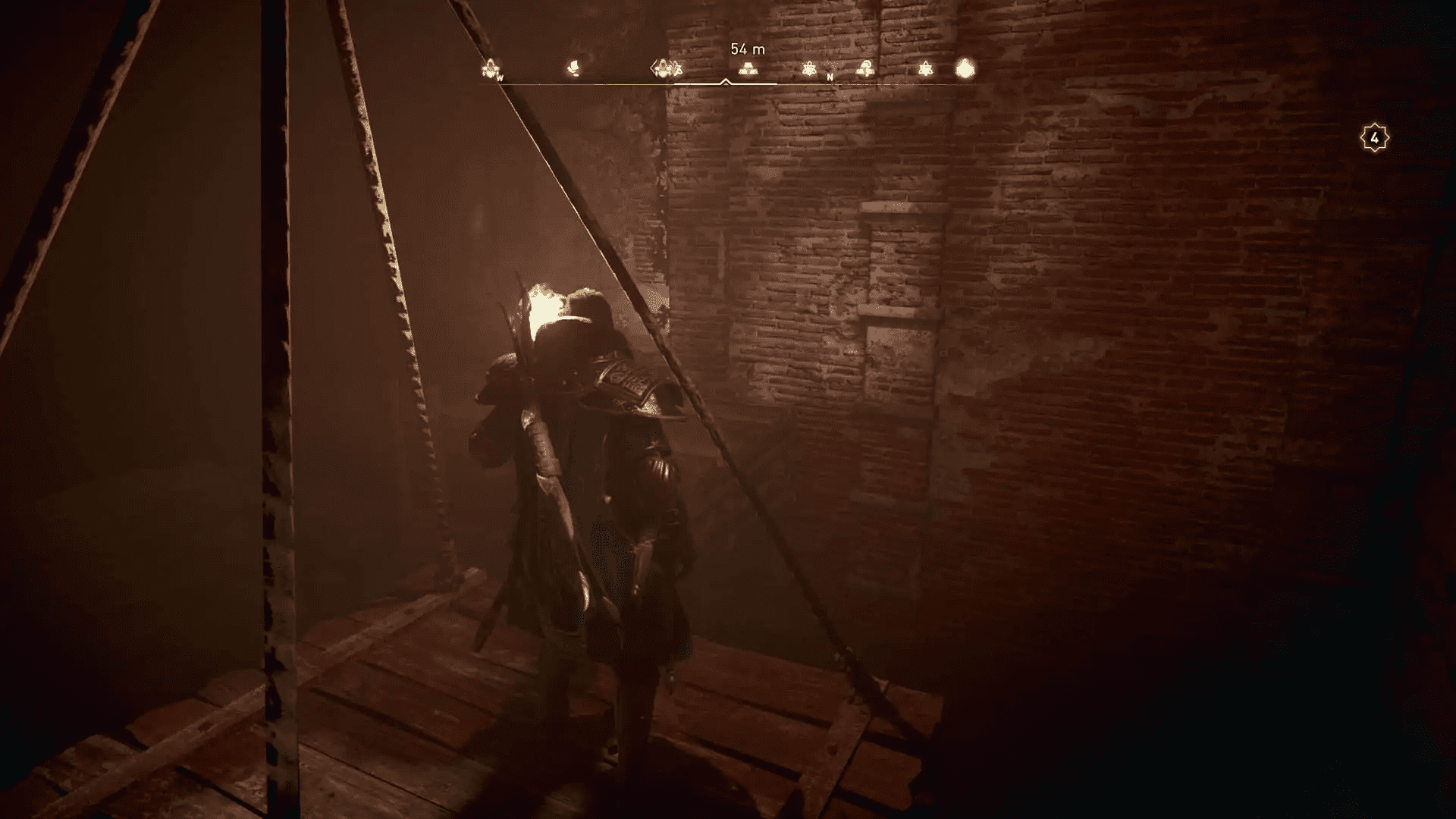This screenshot has width=1456, height=819.
Task: Open the skill point badge showing 4
Action: [x=1374, y=137]
